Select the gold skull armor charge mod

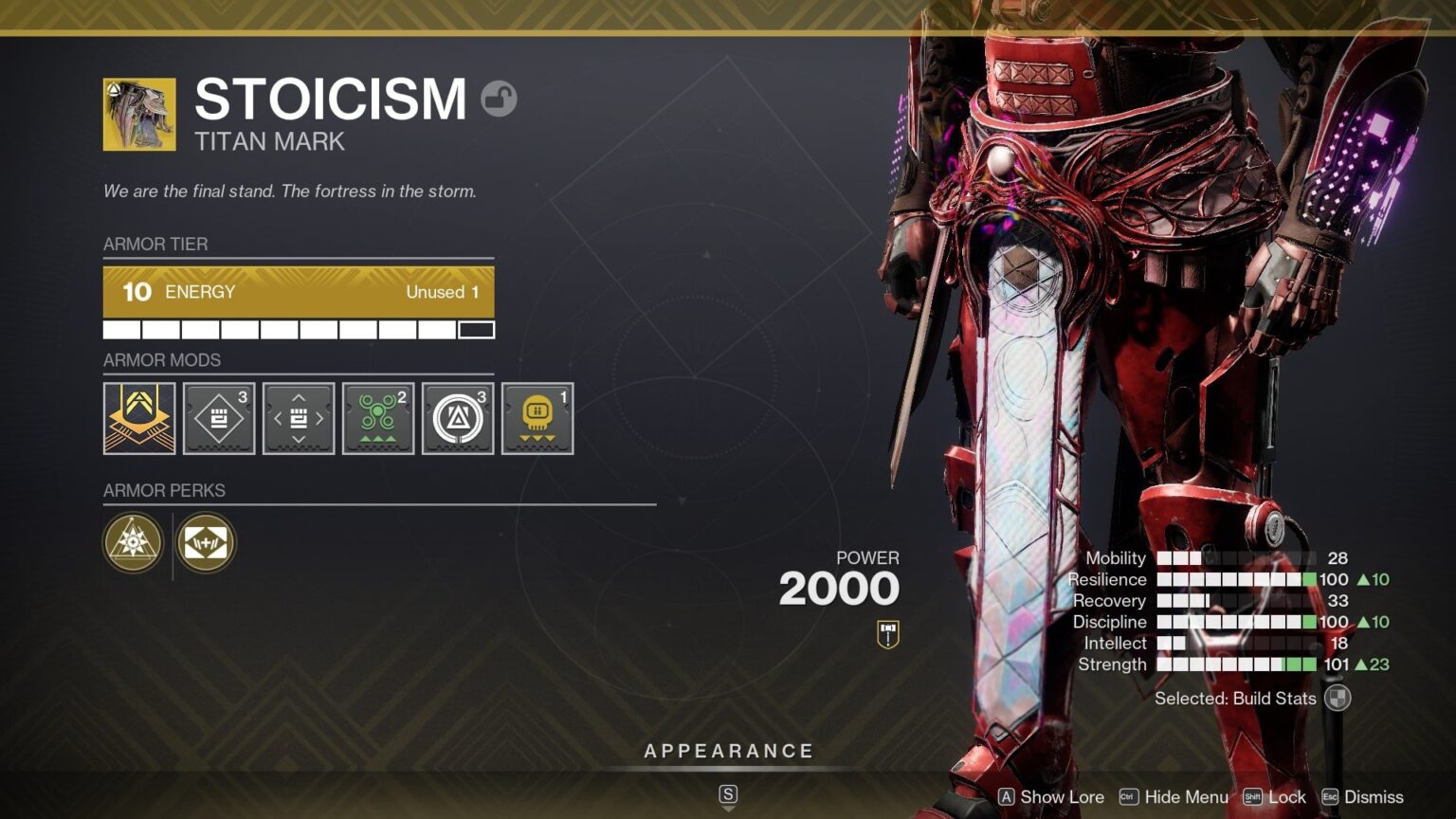(537, 418)
